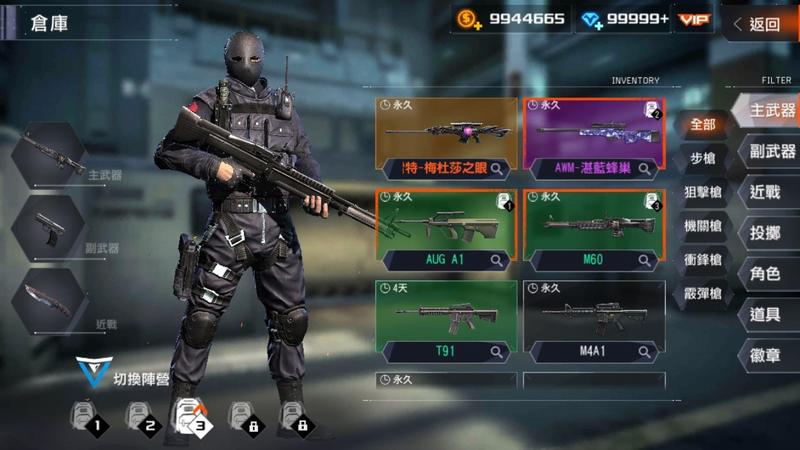
Task: Filter inventory by 狙擊槍 sniper rifles
Action: (702, 192)
